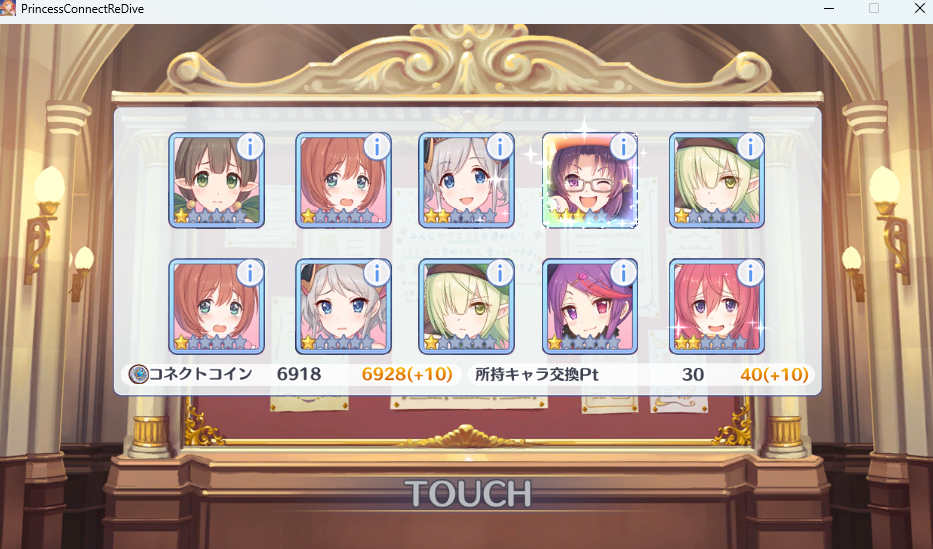Choose the purple-haired girl with red hair ornament

click(x=588, y=308)
